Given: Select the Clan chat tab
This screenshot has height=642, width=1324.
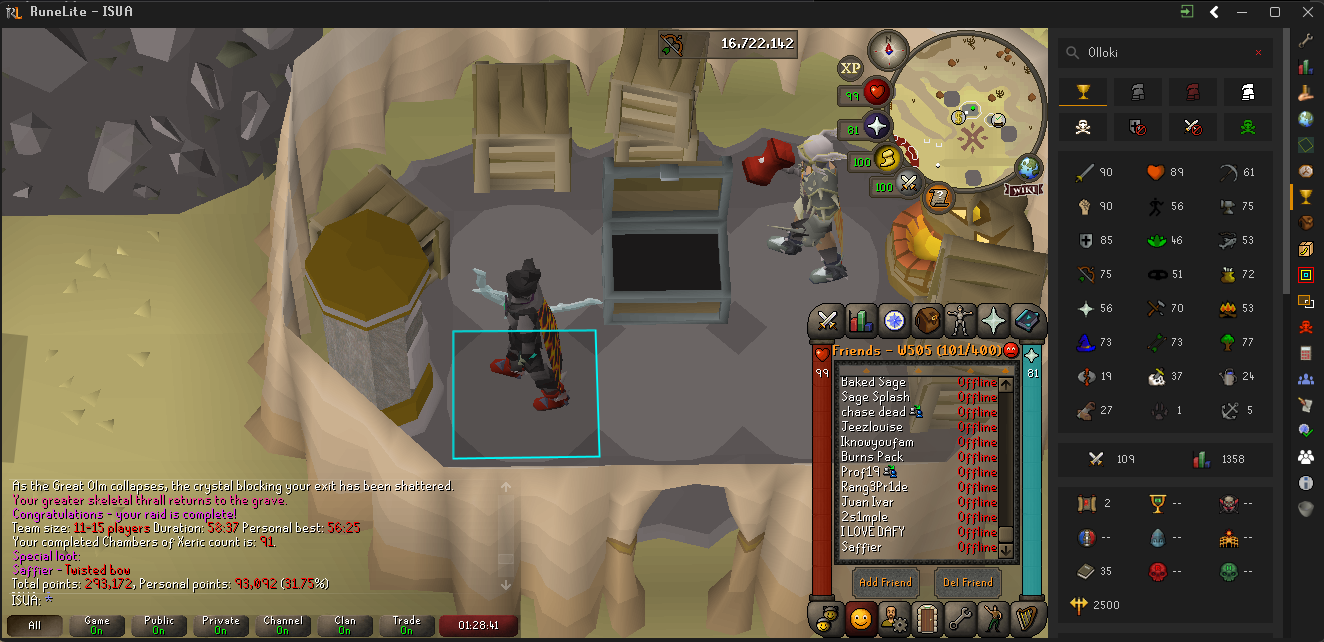Looking at the screenshot, I should (x=345, y=625).
